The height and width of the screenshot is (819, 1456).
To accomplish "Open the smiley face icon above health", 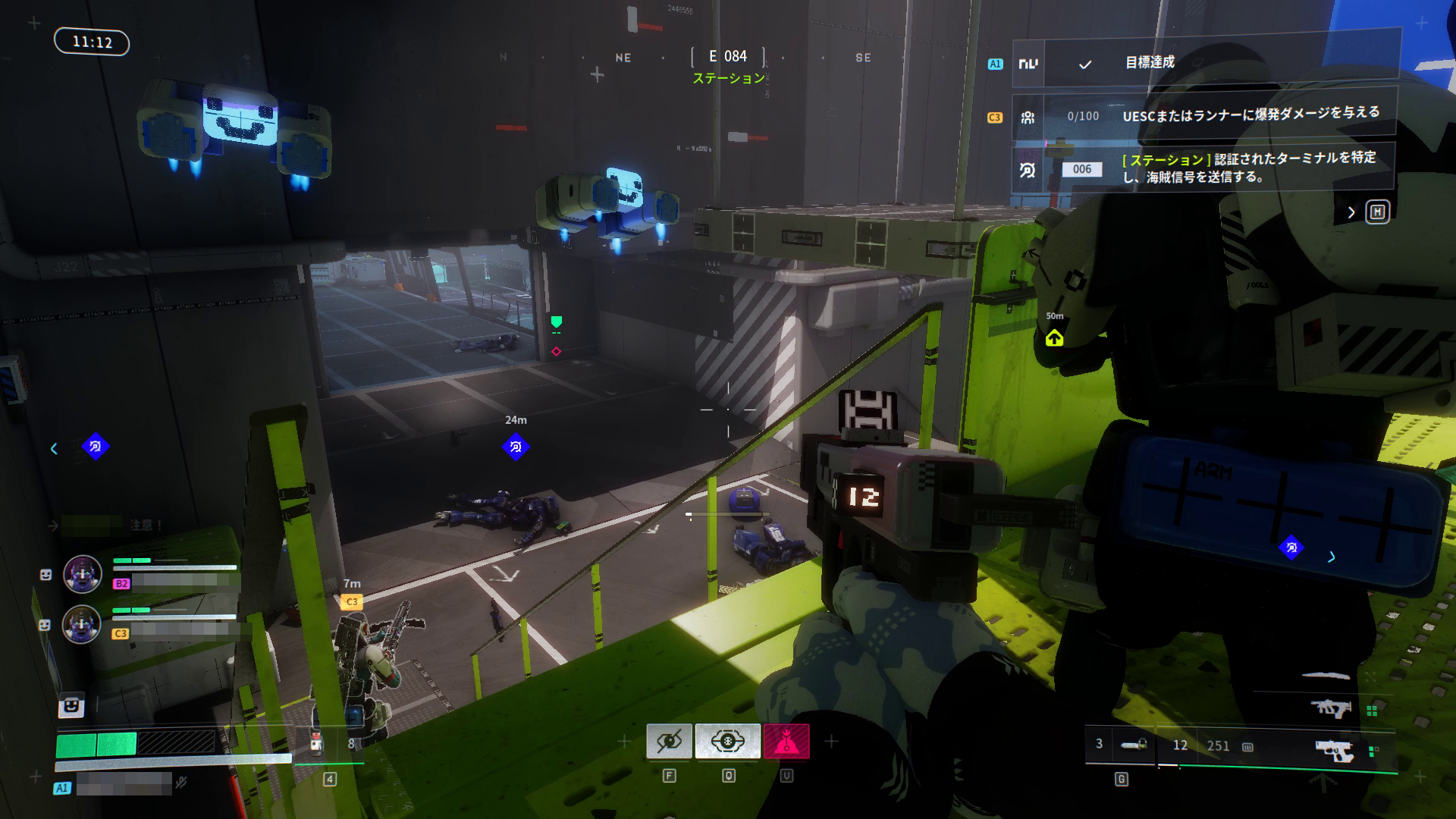I will pos(71,706).
